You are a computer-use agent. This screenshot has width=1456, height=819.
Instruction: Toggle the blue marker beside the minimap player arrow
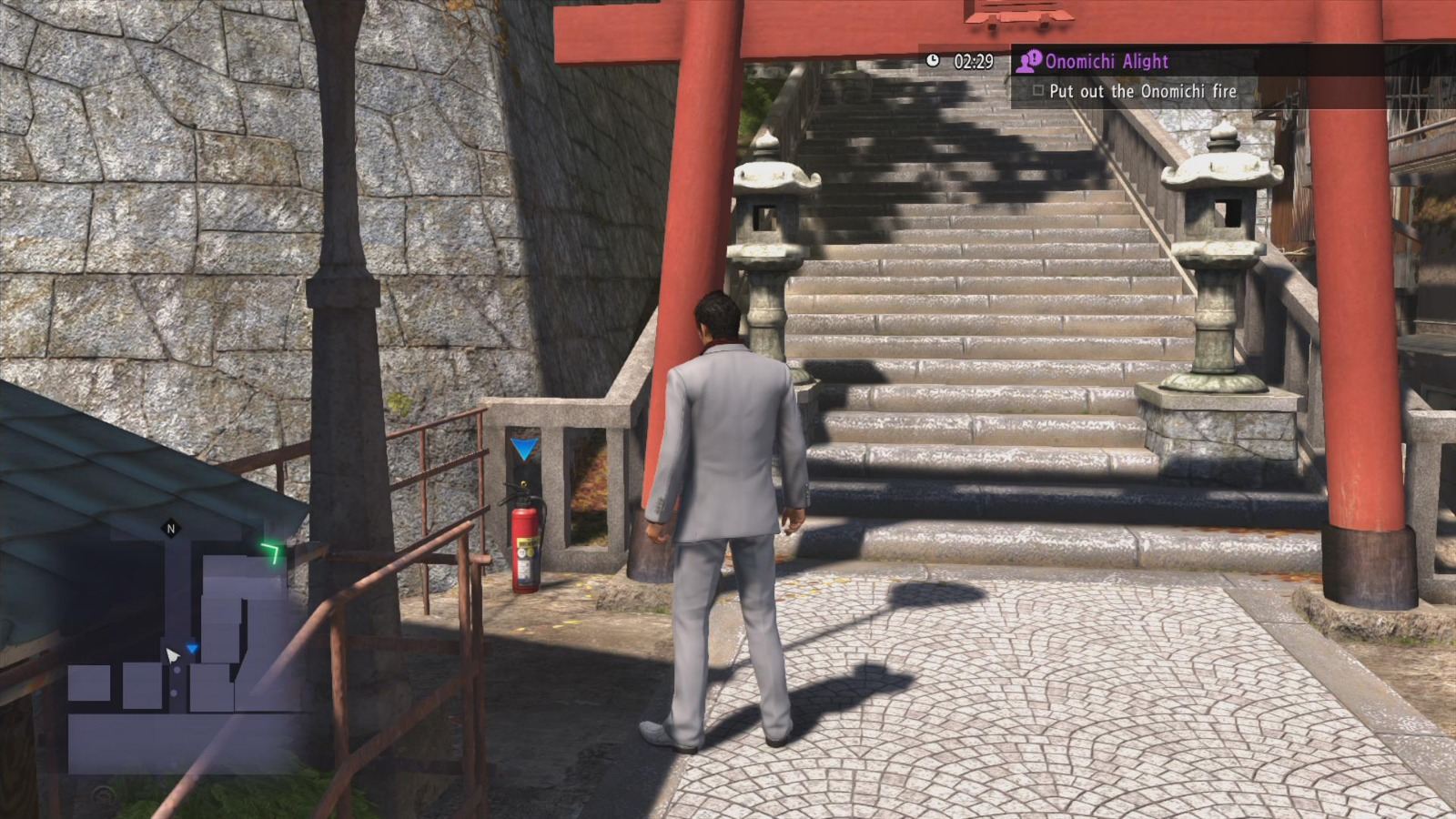pyautogui.click(x=192, y=647)
